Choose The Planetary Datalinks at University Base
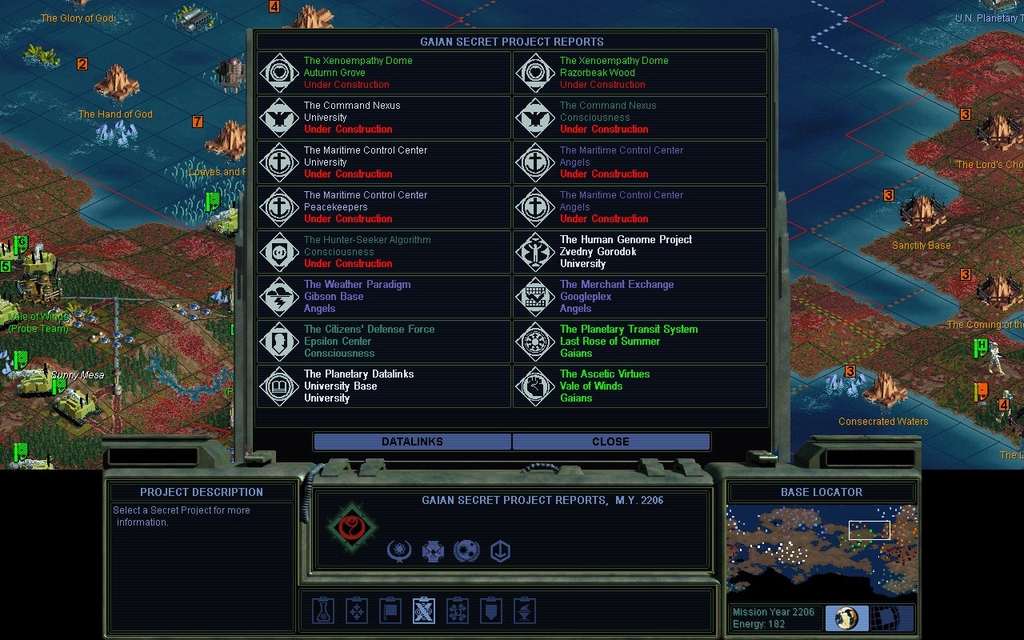 pos(384,386)
